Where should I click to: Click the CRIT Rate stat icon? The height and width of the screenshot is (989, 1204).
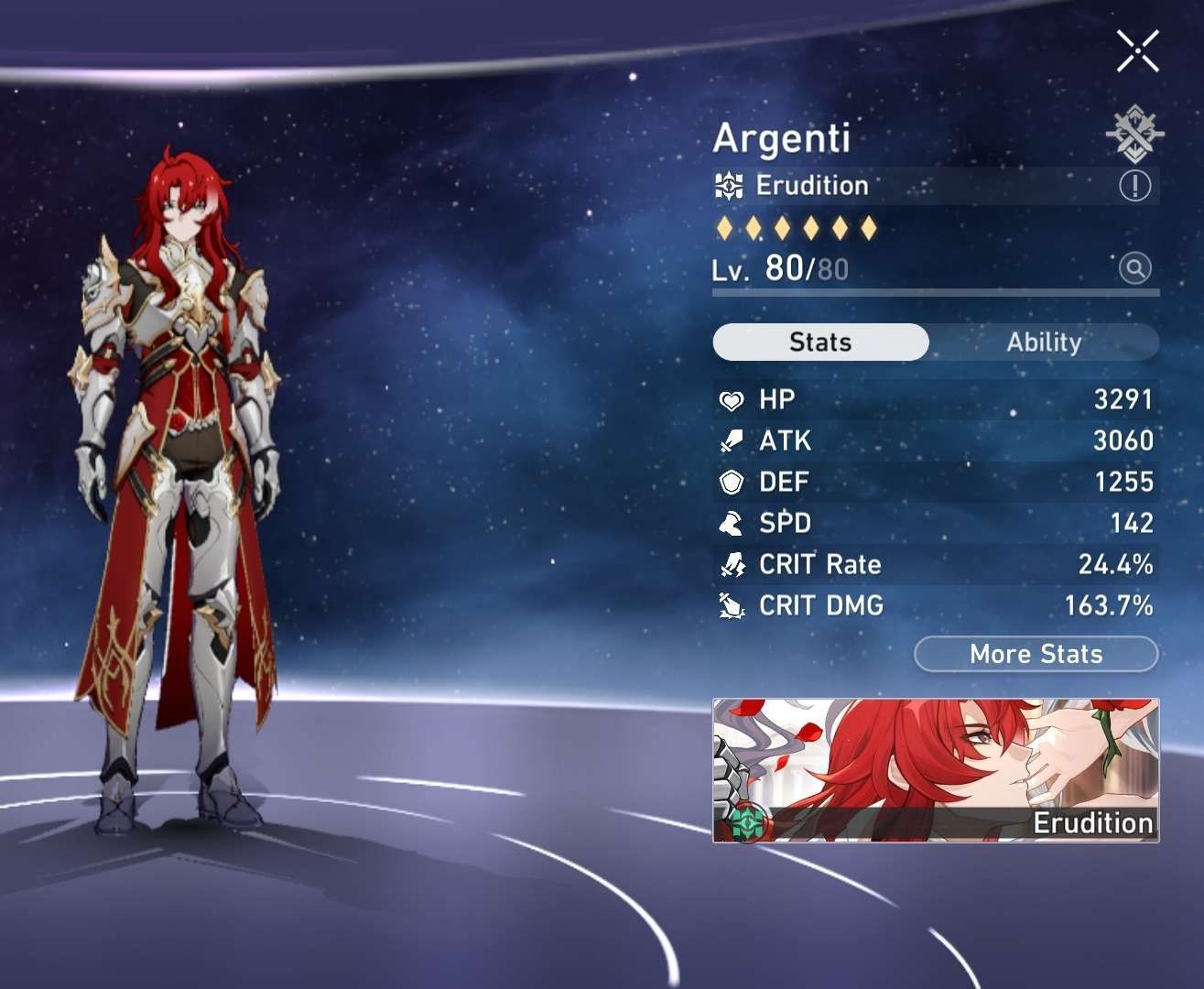(x=730, y=564)
